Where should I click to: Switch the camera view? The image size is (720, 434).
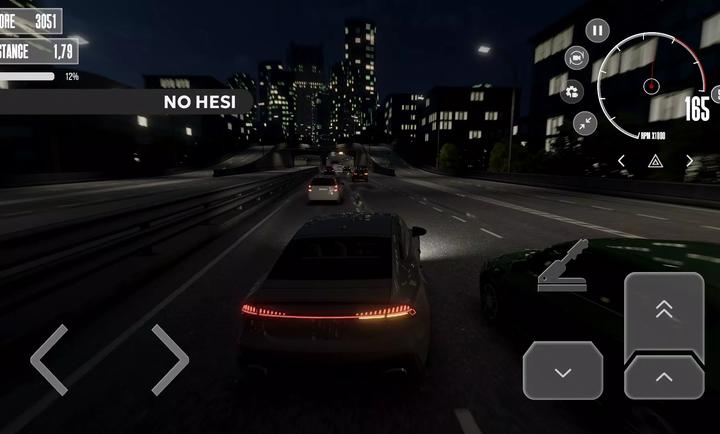coord(577,59)
